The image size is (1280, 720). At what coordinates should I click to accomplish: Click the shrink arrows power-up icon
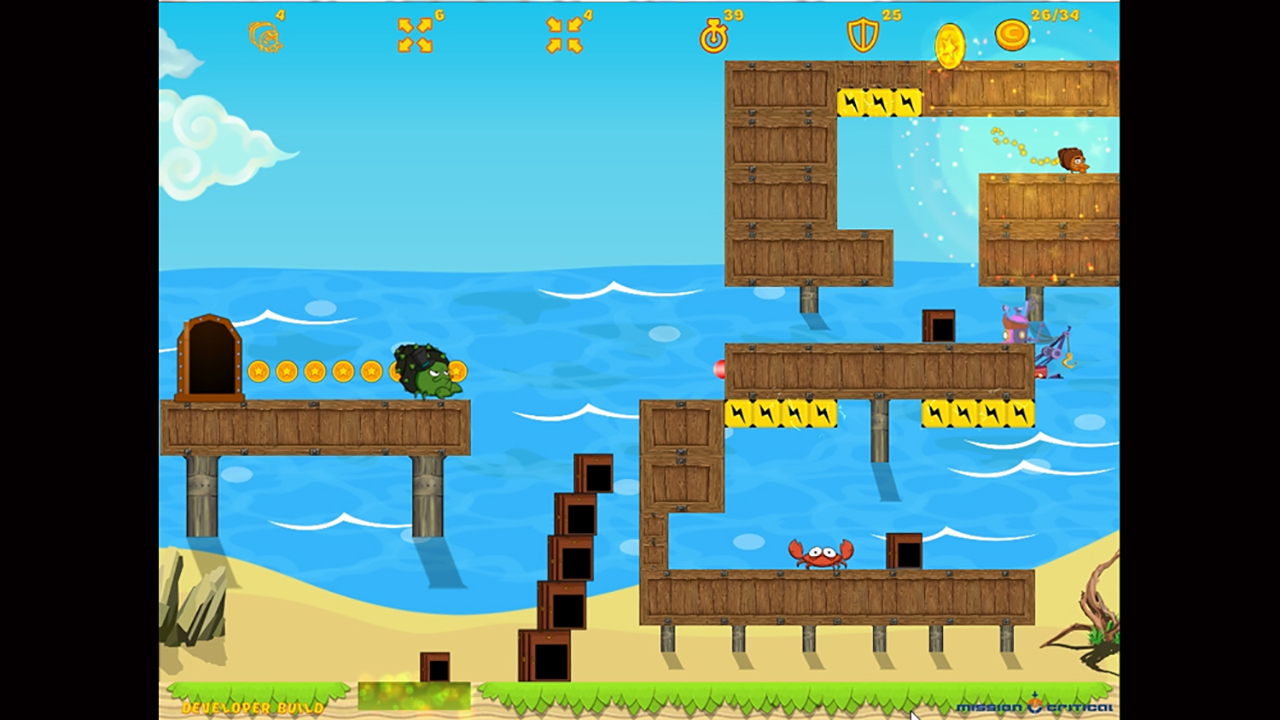point(567,33)
